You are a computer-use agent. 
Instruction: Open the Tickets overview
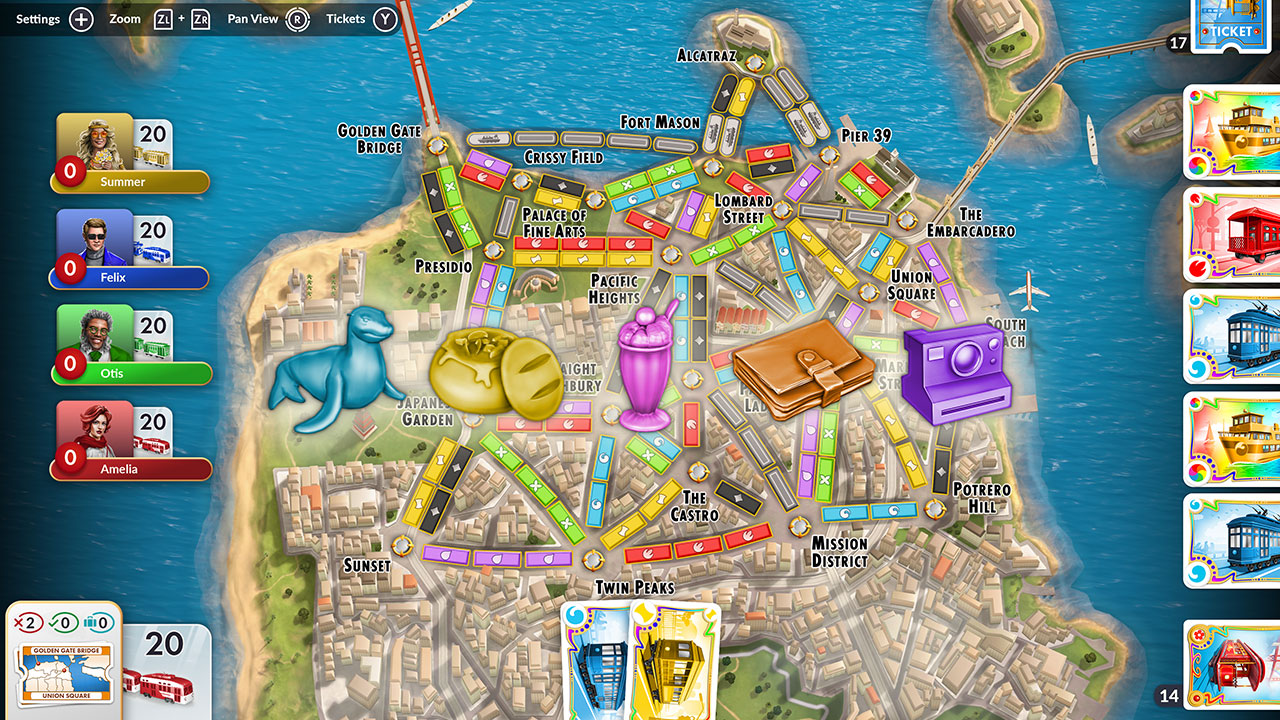[345, 18]
